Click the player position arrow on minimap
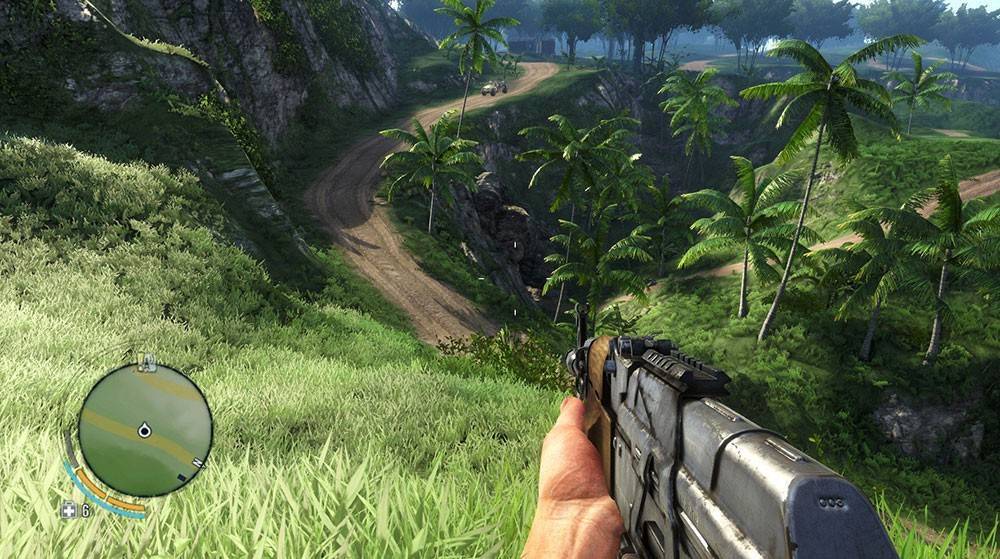 (x=144, y=430)
